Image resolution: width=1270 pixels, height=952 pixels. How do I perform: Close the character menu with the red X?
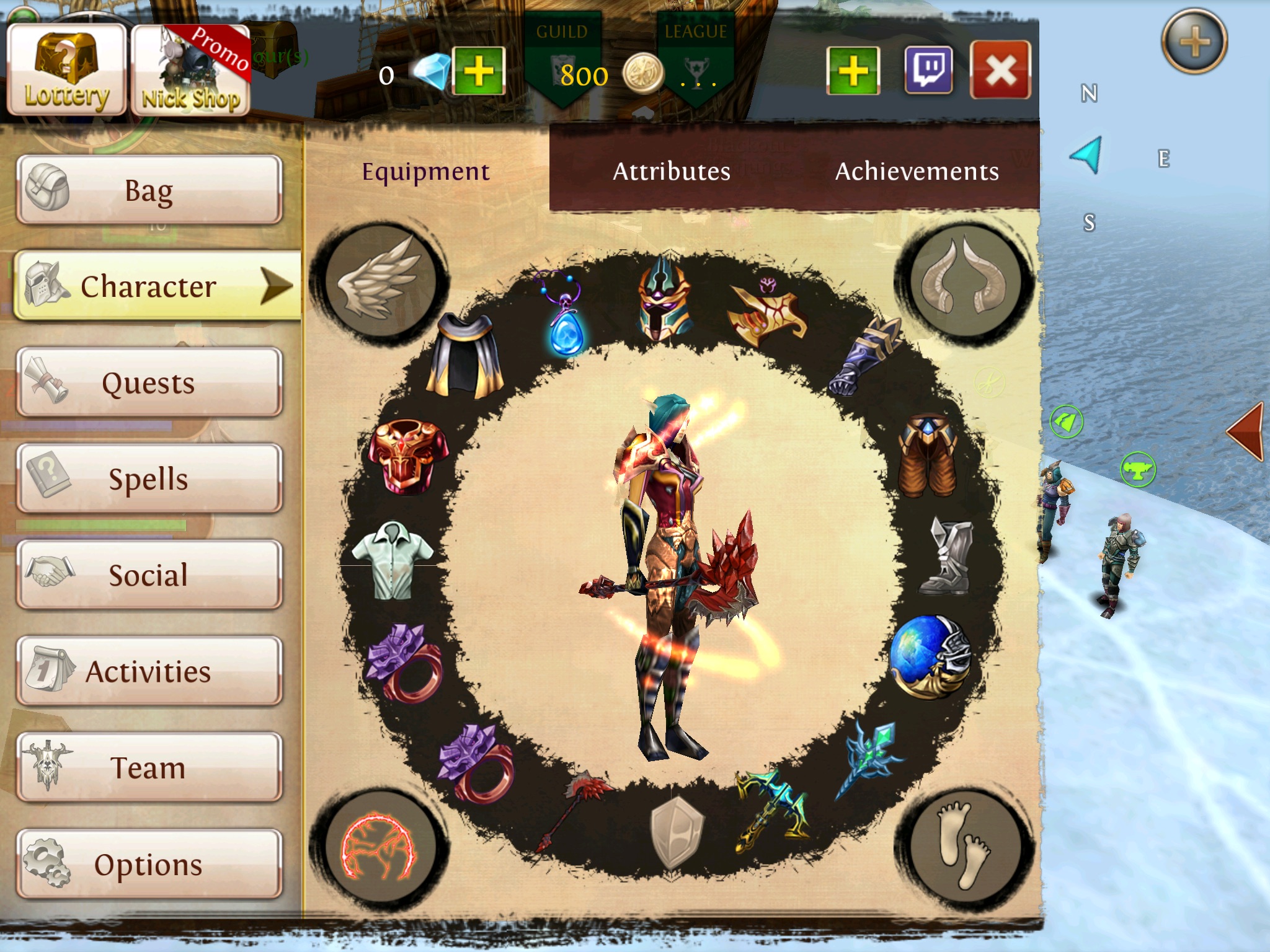[x=1000, y=71]
